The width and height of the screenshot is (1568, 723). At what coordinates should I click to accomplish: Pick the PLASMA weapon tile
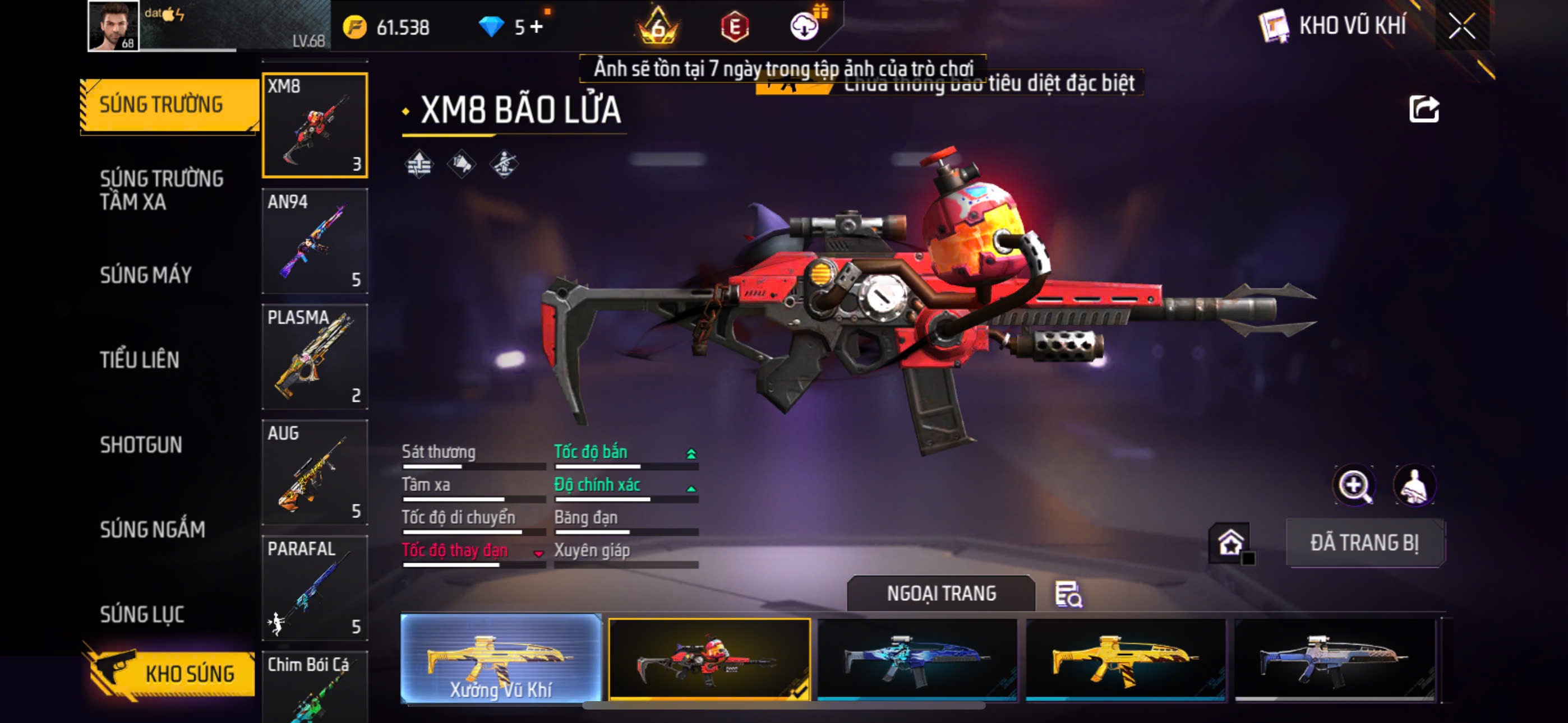coord(315,357)
